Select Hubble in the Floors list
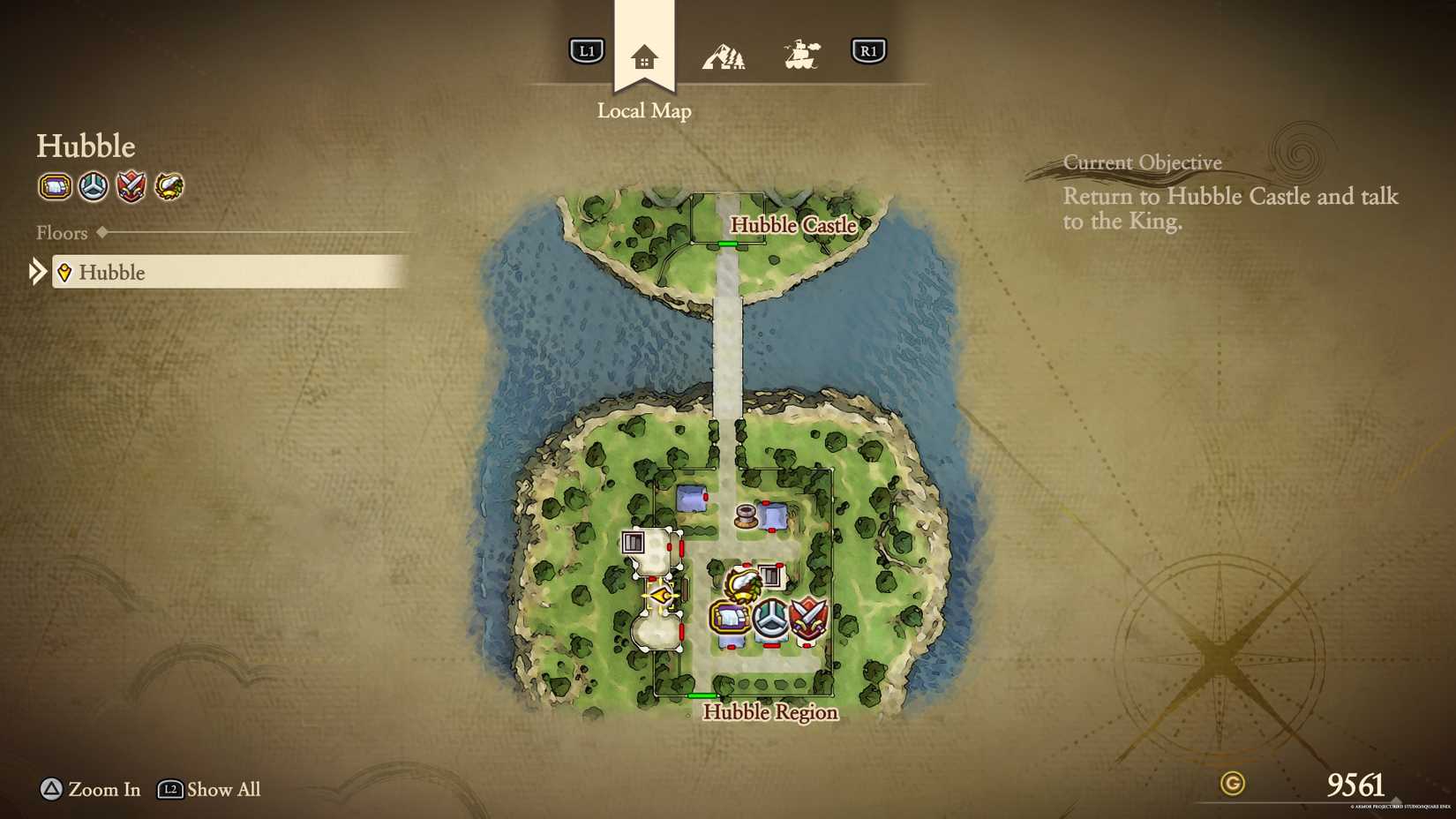Image resolution: width=1456 pixels, height=819 pixels. 112,273
